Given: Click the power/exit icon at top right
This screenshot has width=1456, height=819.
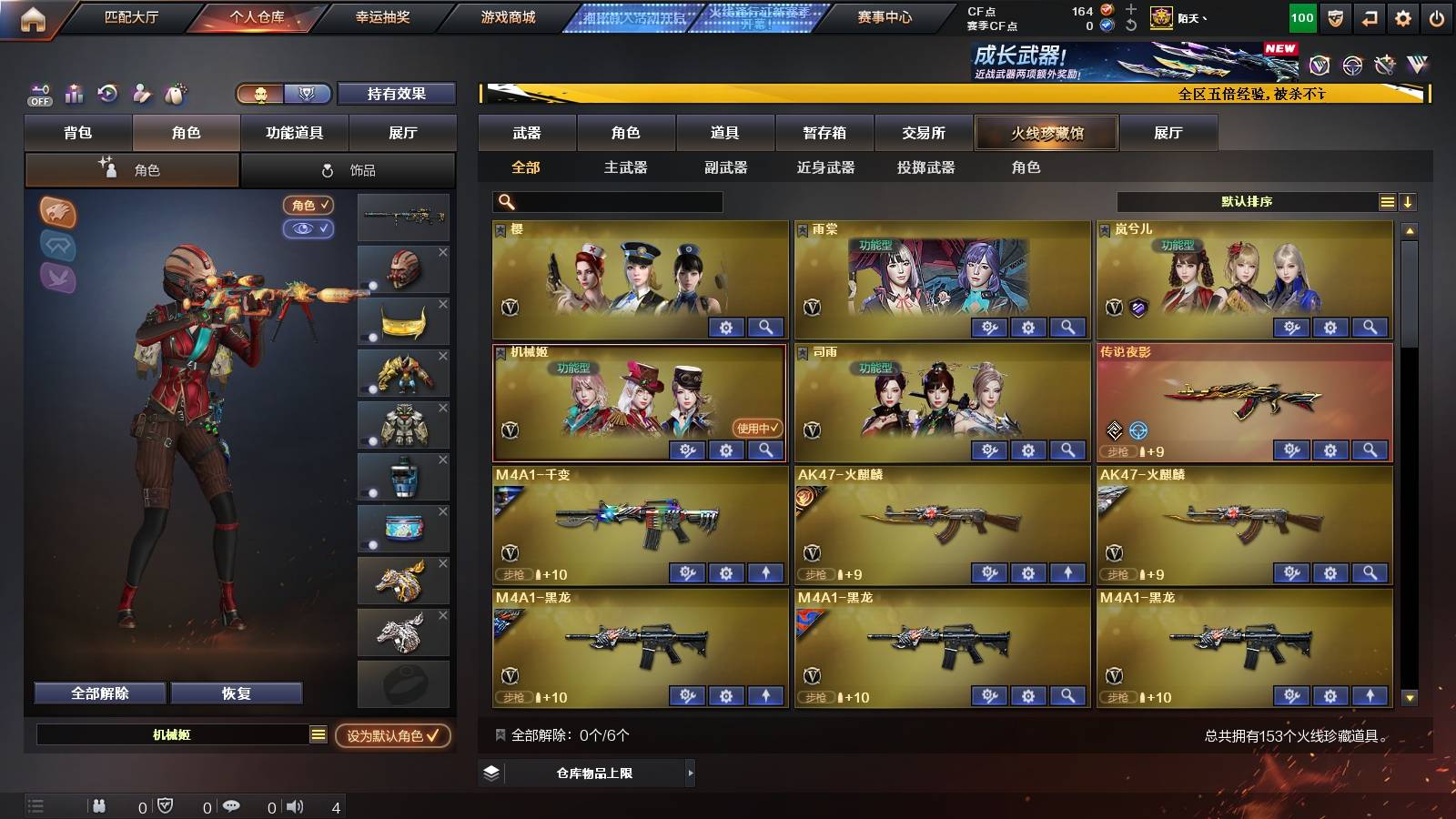Looking at the screenshot, I should (1438, 15).
